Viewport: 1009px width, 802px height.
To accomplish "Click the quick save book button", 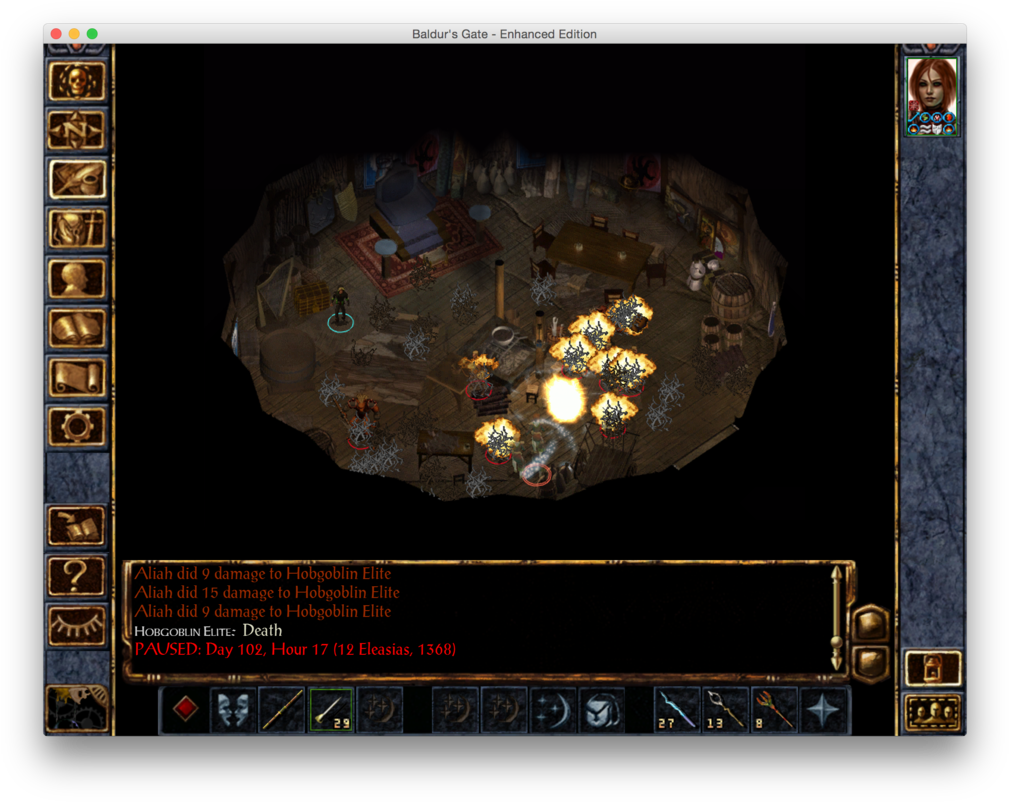I will [77, 526].
